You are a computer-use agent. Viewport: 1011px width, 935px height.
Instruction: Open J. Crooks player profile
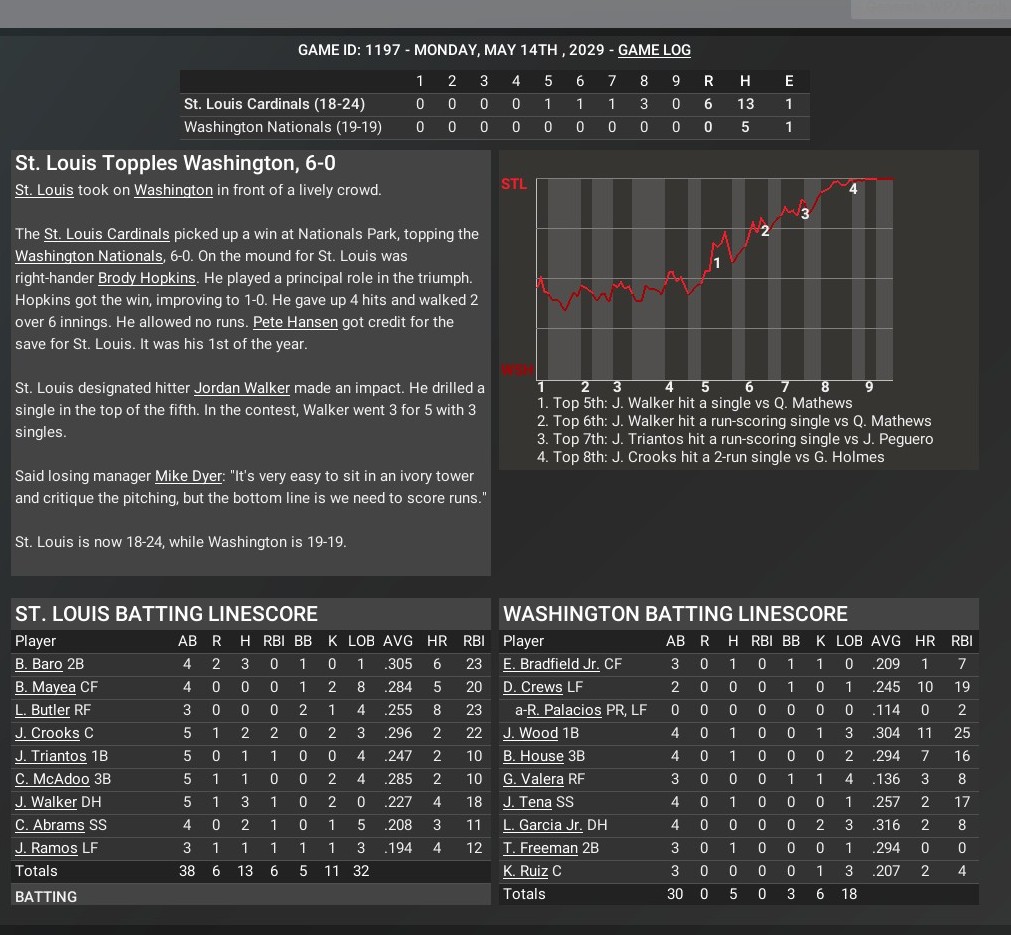pos(47,733)
